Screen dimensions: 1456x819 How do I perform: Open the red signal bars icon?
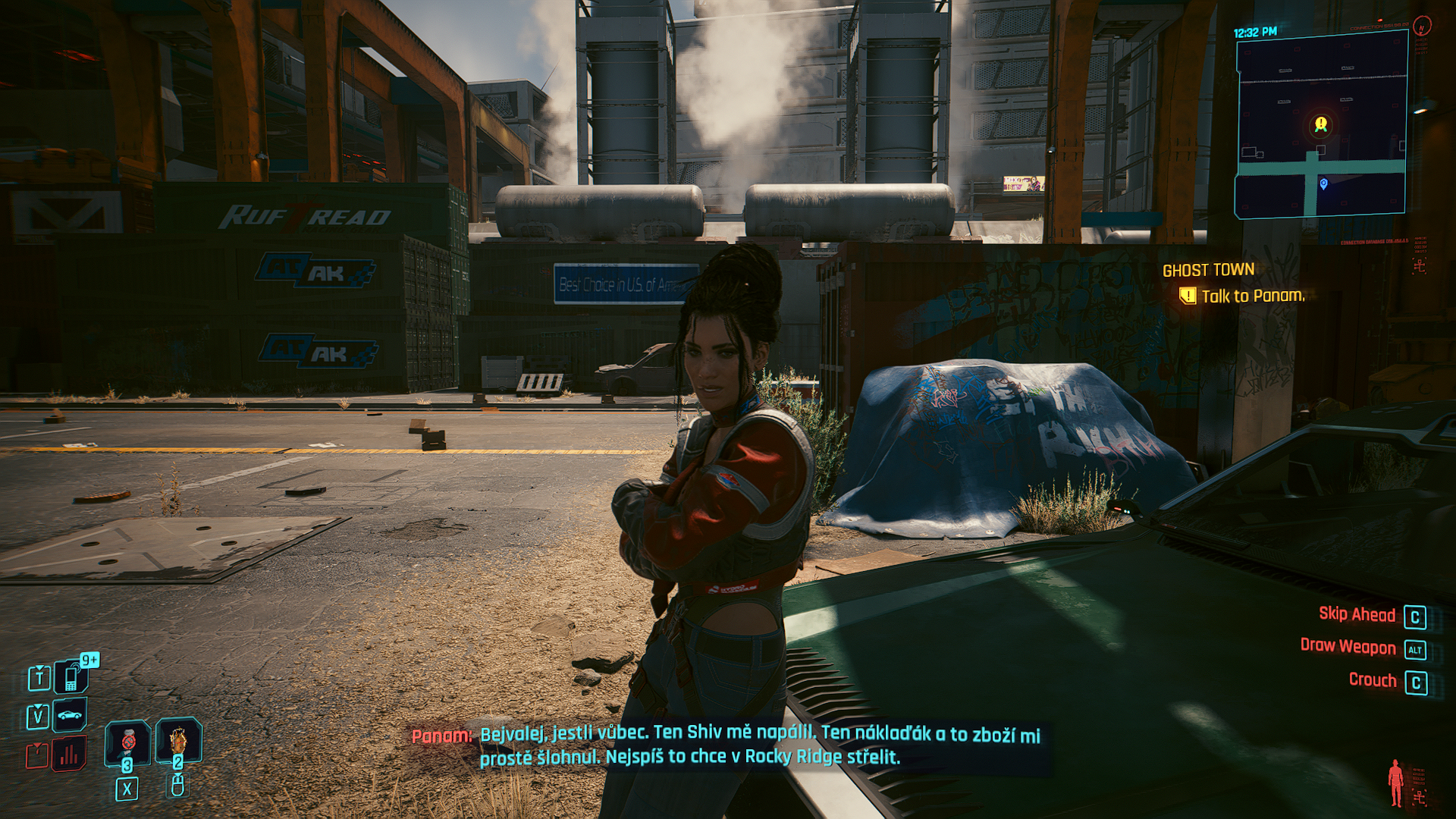pos(69,754)
